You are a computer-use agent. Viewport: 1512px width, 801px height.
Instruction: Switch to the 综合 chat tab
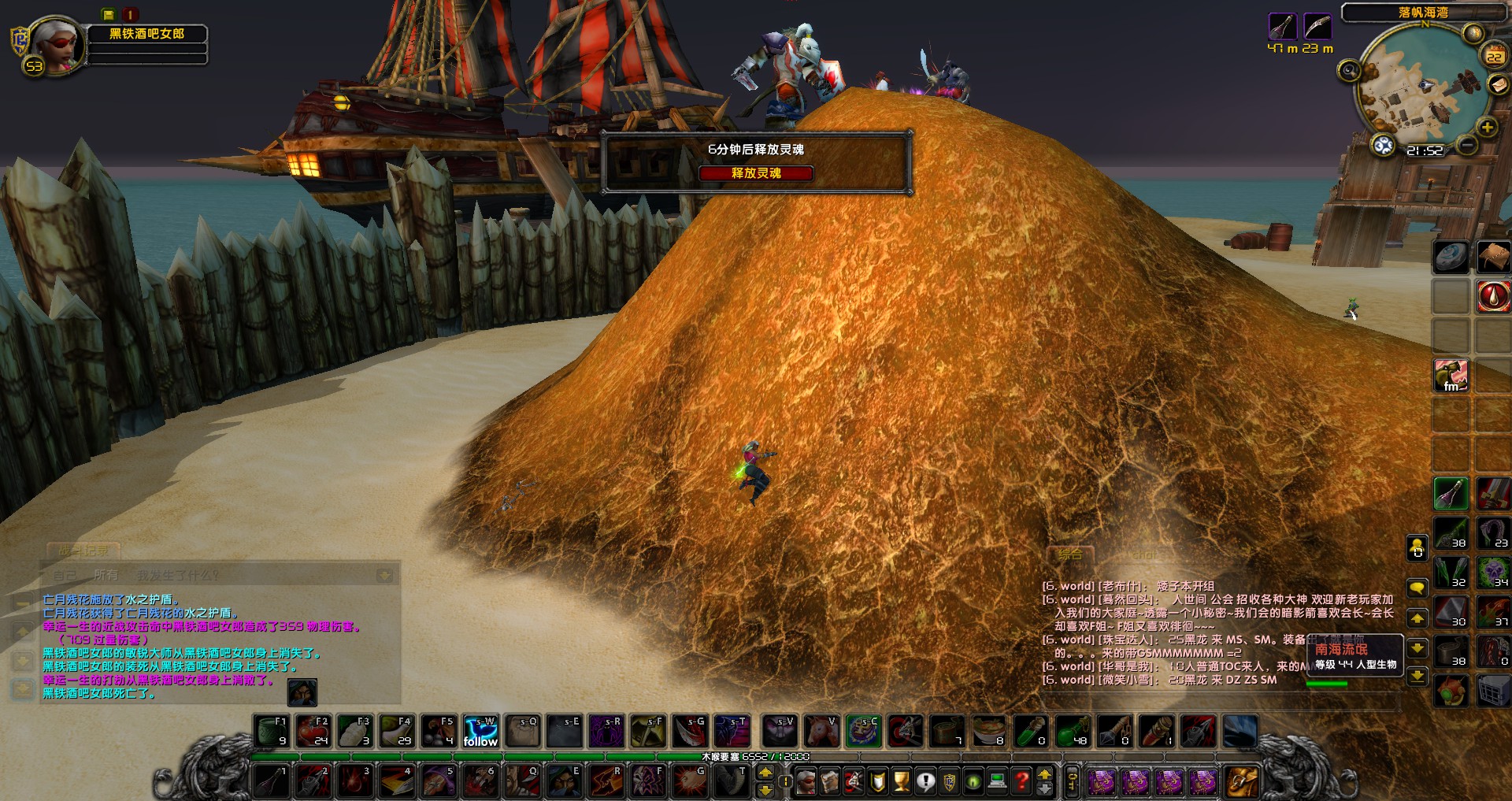[1069, 554]
